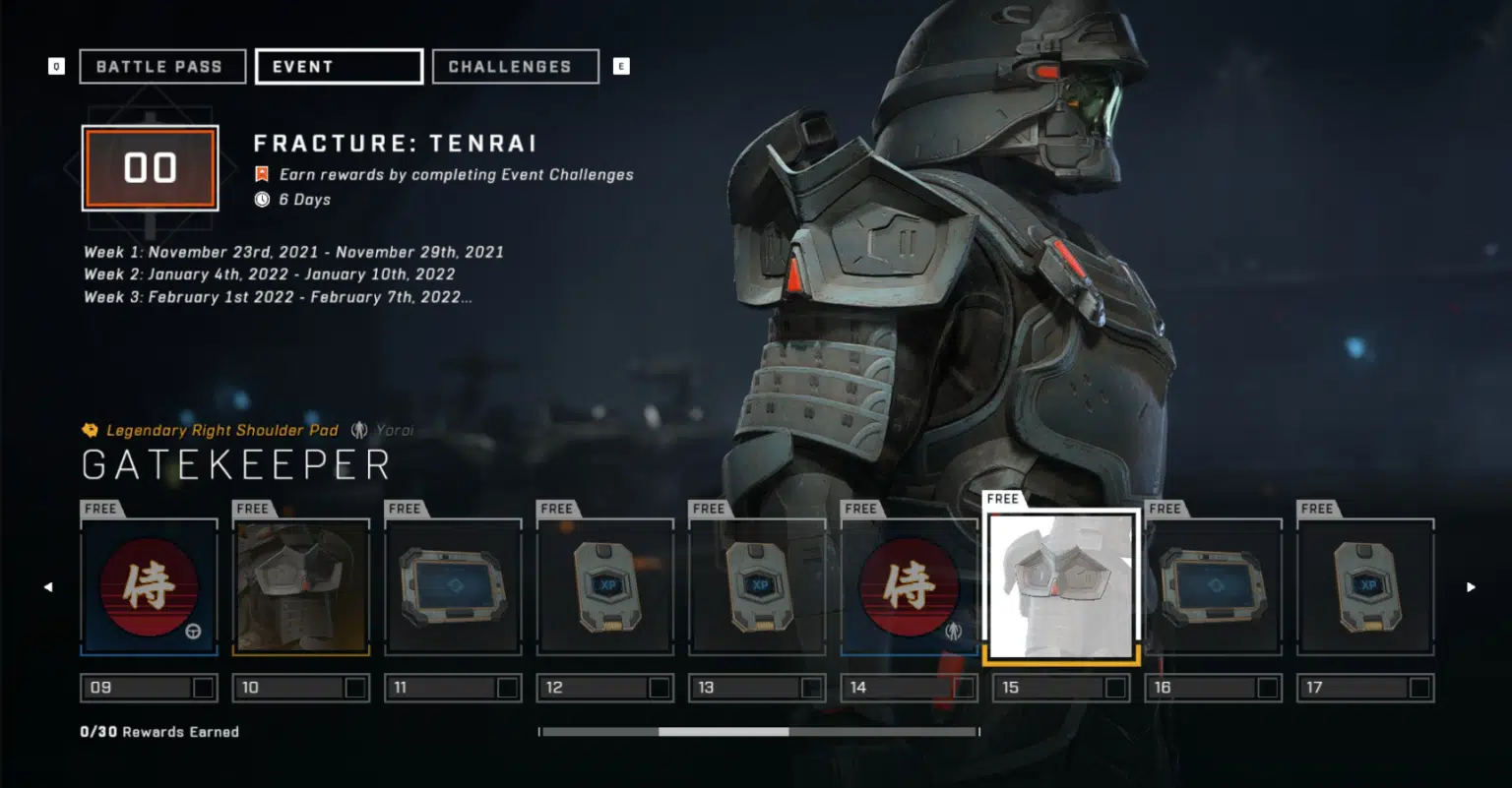Choose tier 14 samurai kanji emblem
This screenshot has width=1512, height=788.
point(909,587)
